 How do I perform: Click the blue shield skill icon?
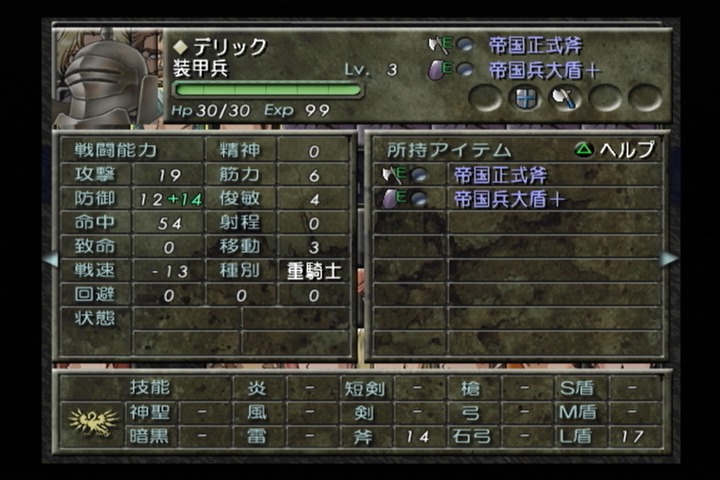pos(525,98)
